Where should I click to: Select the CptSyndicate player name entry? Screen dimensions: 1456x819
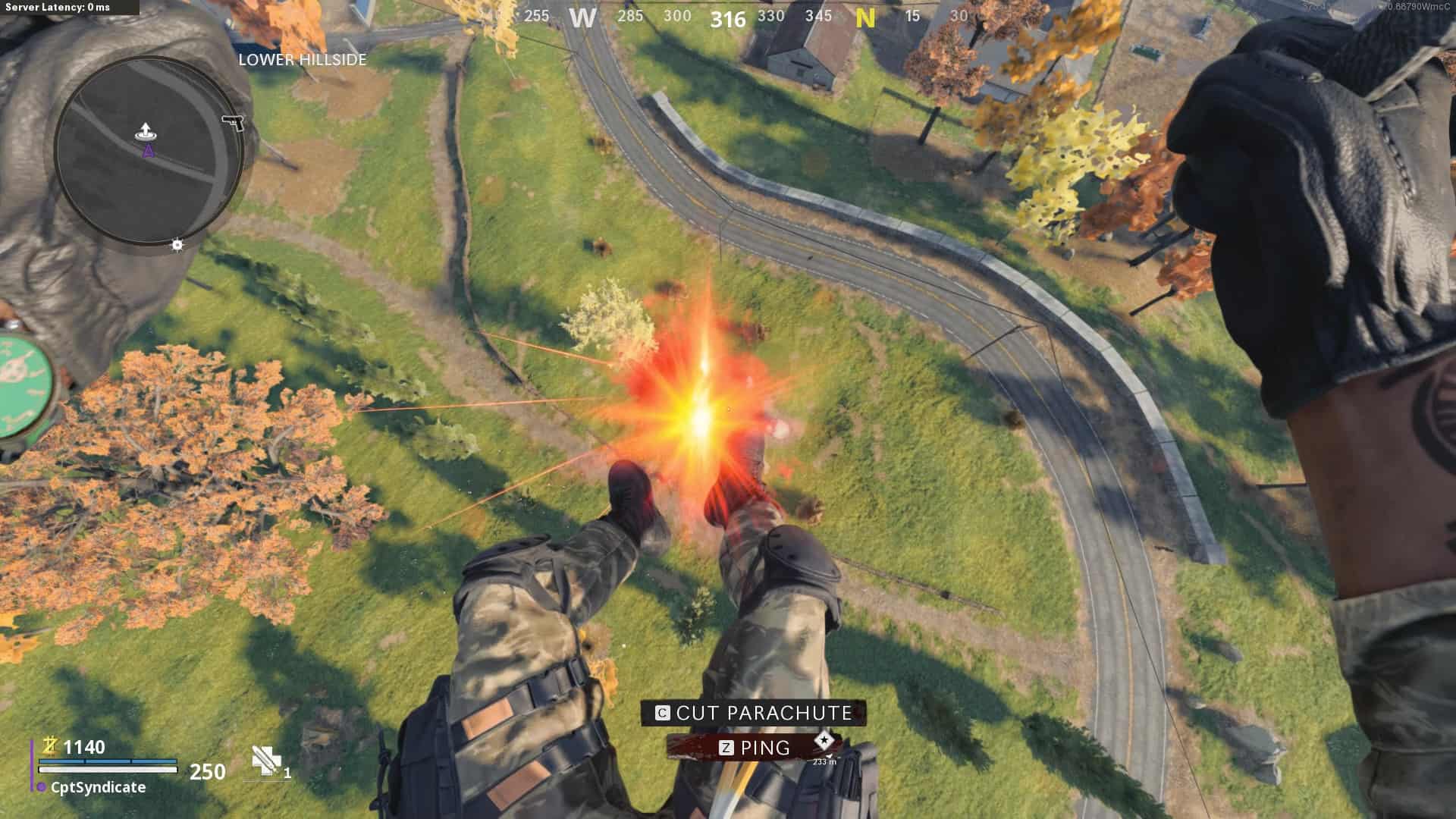point(98,787)
